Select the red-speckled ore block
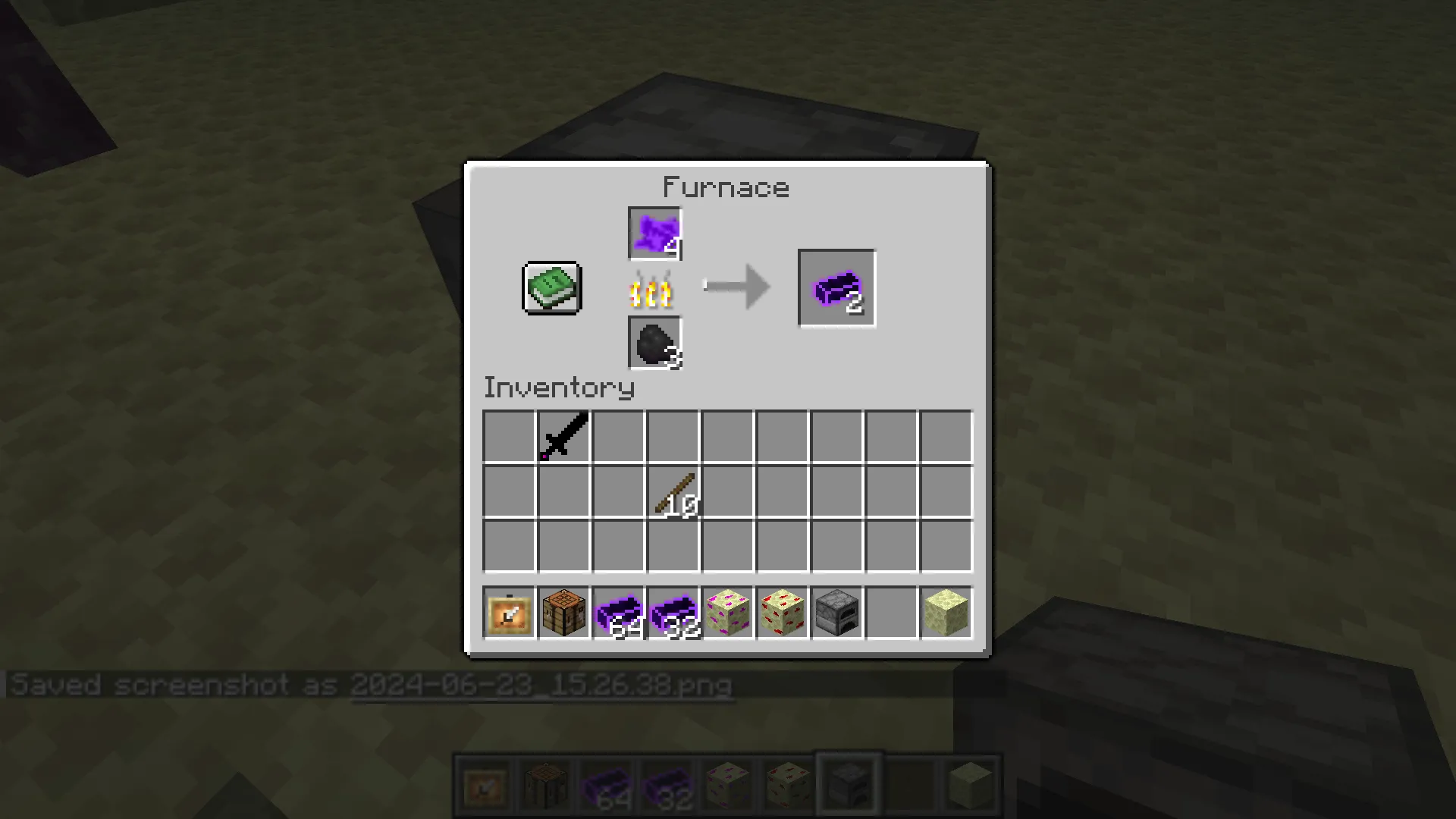Screen dimensions: 1456x819 [x=781, y=613]
